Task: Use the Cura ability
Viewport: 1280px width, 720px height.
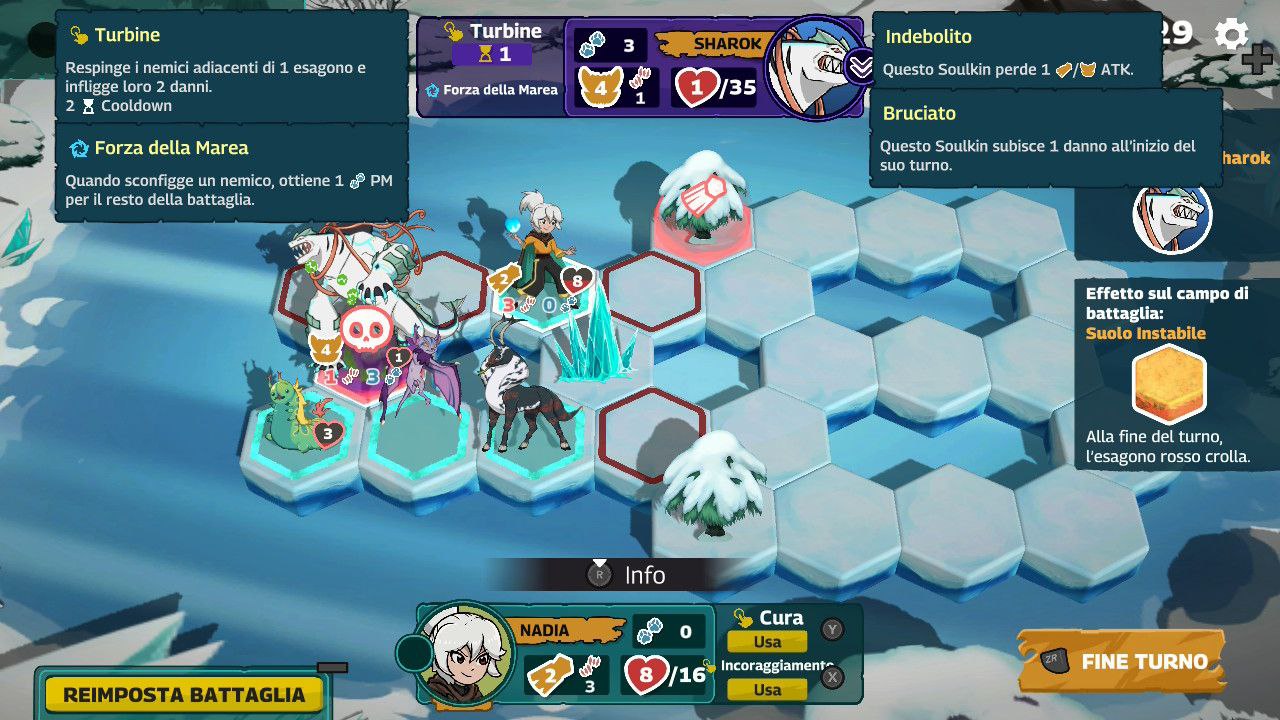Action: pyautogui.click(x=767, y=642)
